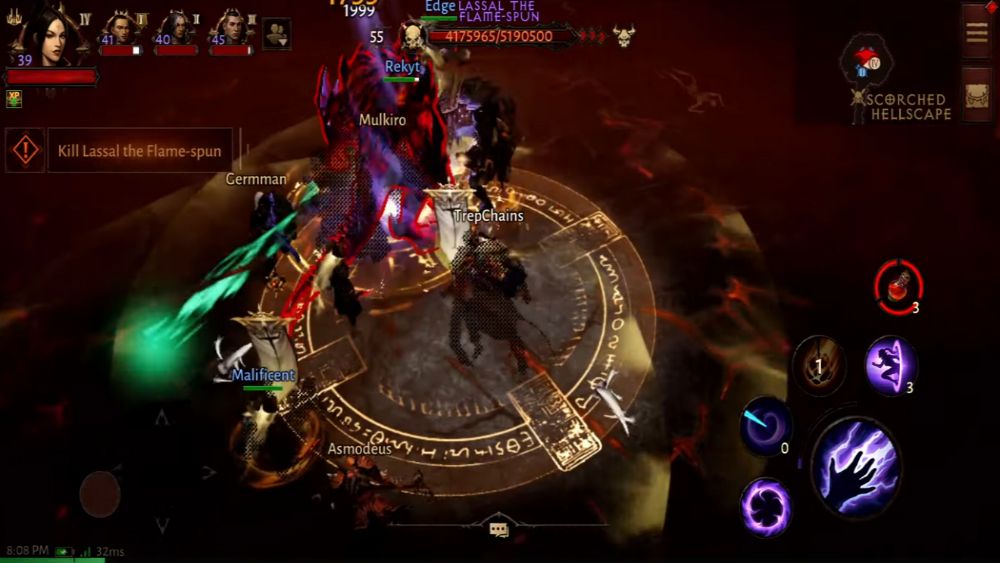
Task: Select the level 41 party member portrait
Action: pos(121,28)
